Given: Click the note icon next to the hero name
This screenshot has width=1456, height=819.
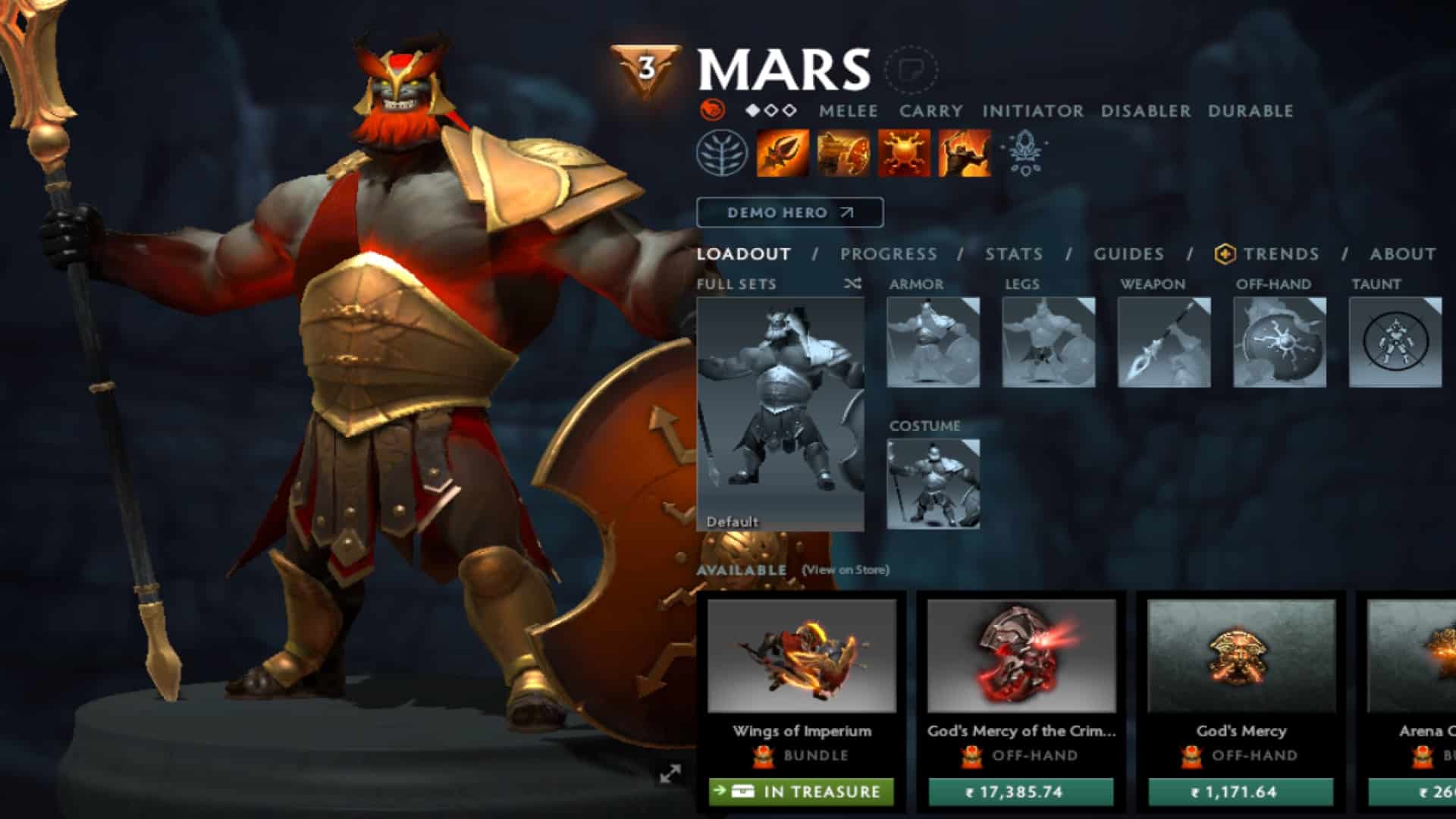Looking at the screenshot, I should pyautogui.click(x=912, y=70).
